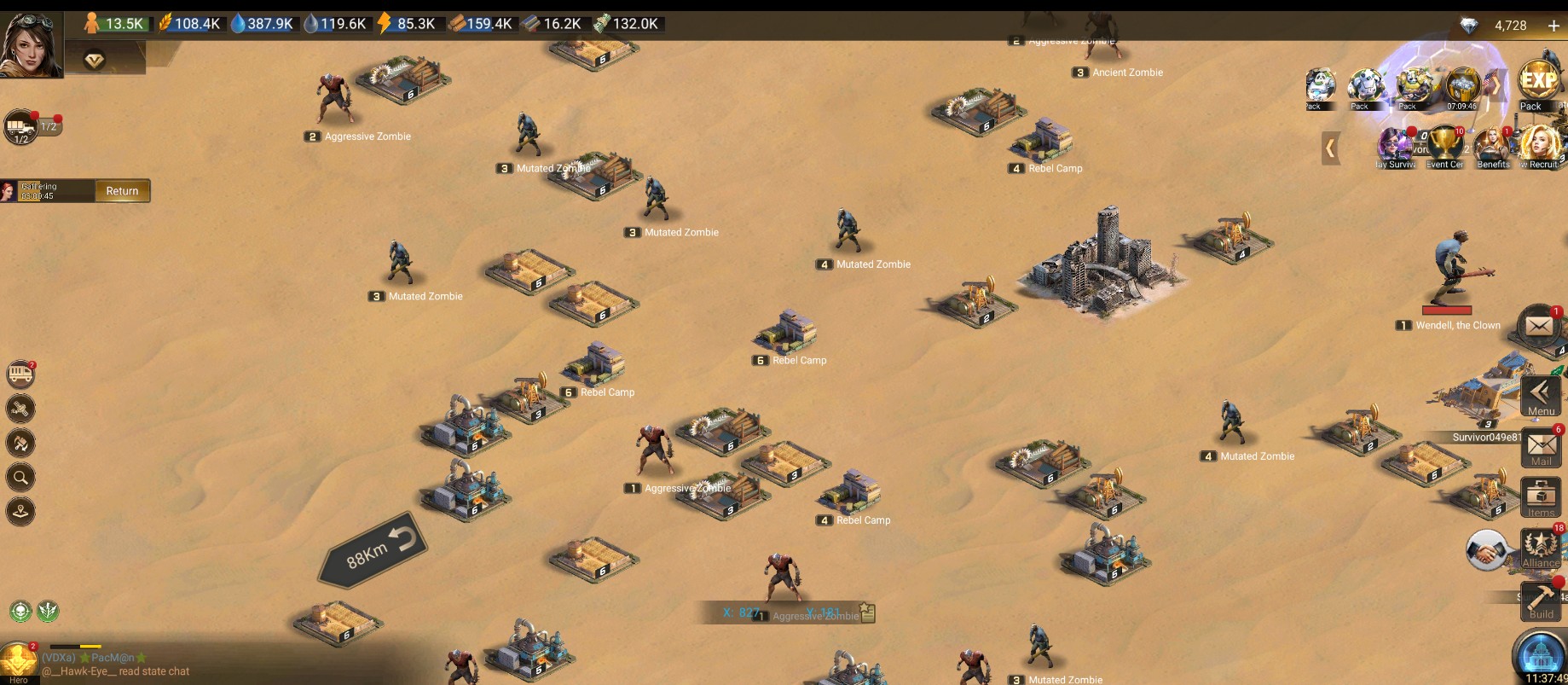Screen dimensions: 1568x685
Task: Open the Build hammer menu
Action: click(1541, 601)
